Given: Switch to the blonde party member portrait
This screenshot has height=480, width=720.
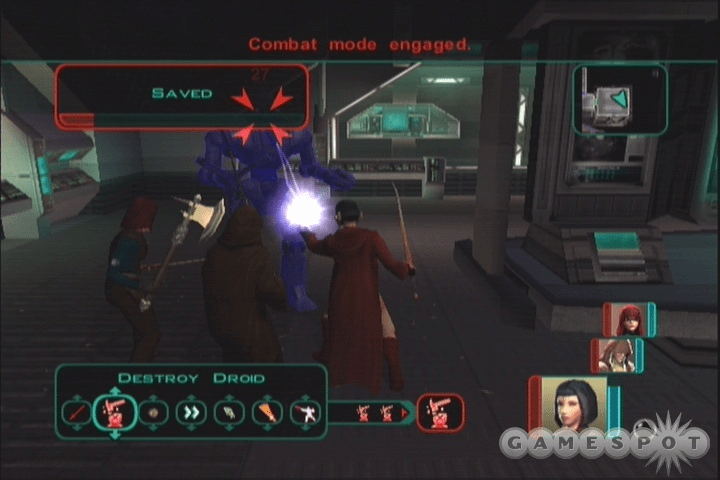Looking at the screenshot, I should tap(615, 355).
